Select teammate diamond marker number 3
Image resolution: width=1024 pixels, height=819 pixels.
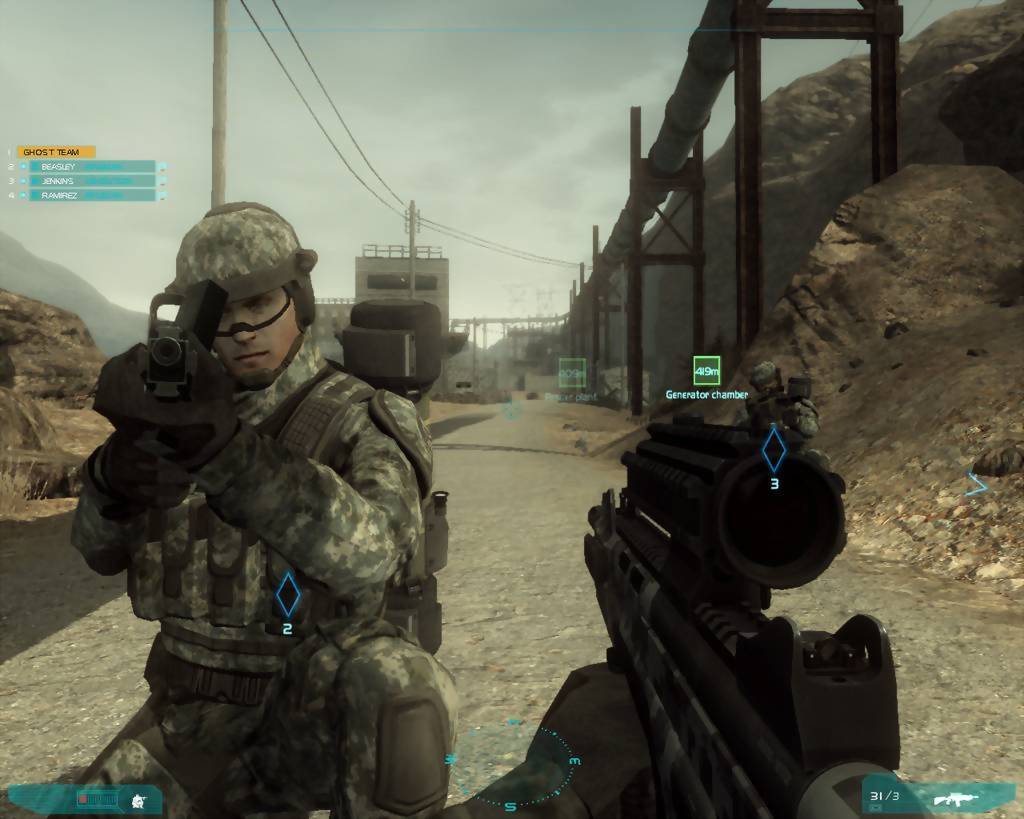pyautogui.click(x=774, y=450)
